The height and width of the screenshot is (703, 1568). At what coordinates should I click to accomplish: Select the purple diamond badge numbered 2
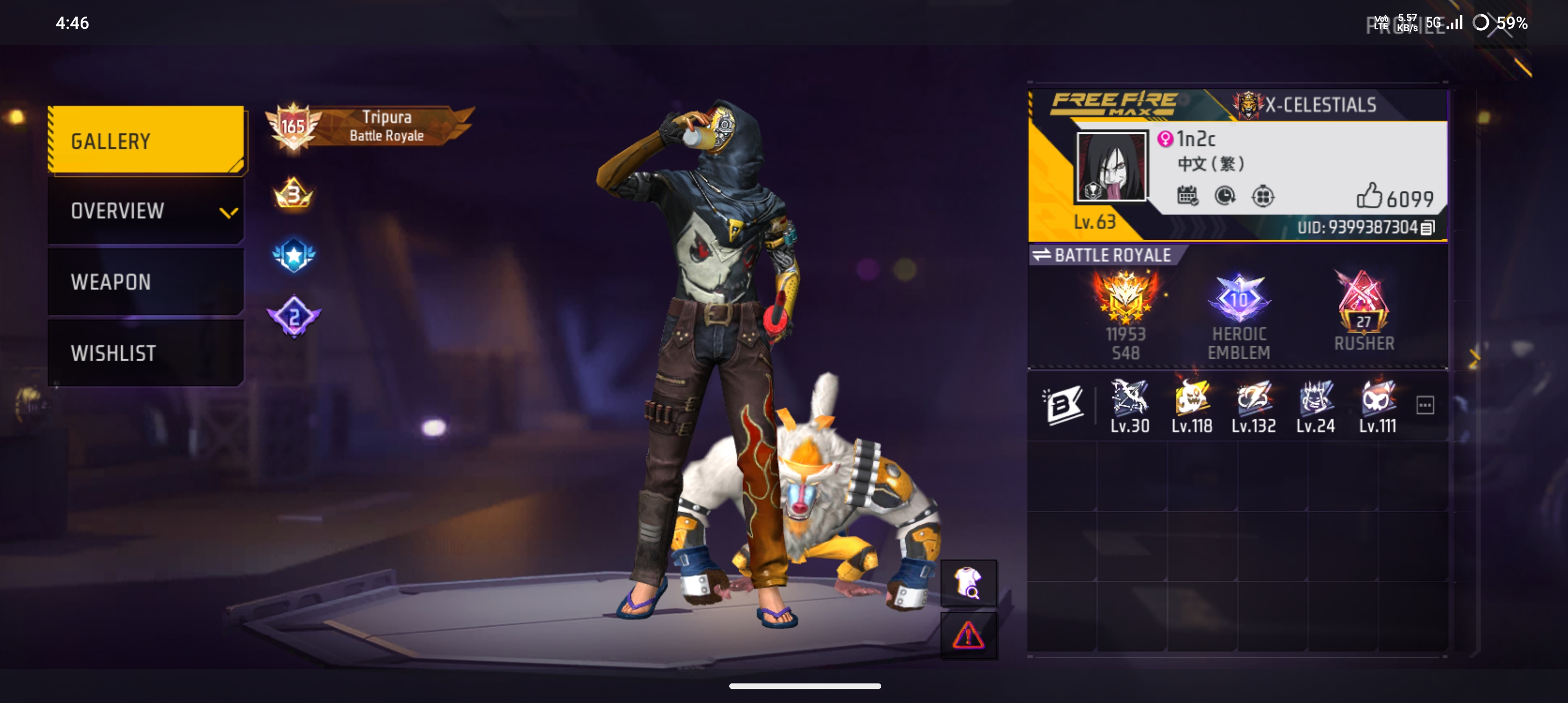[x=294, y=316]
